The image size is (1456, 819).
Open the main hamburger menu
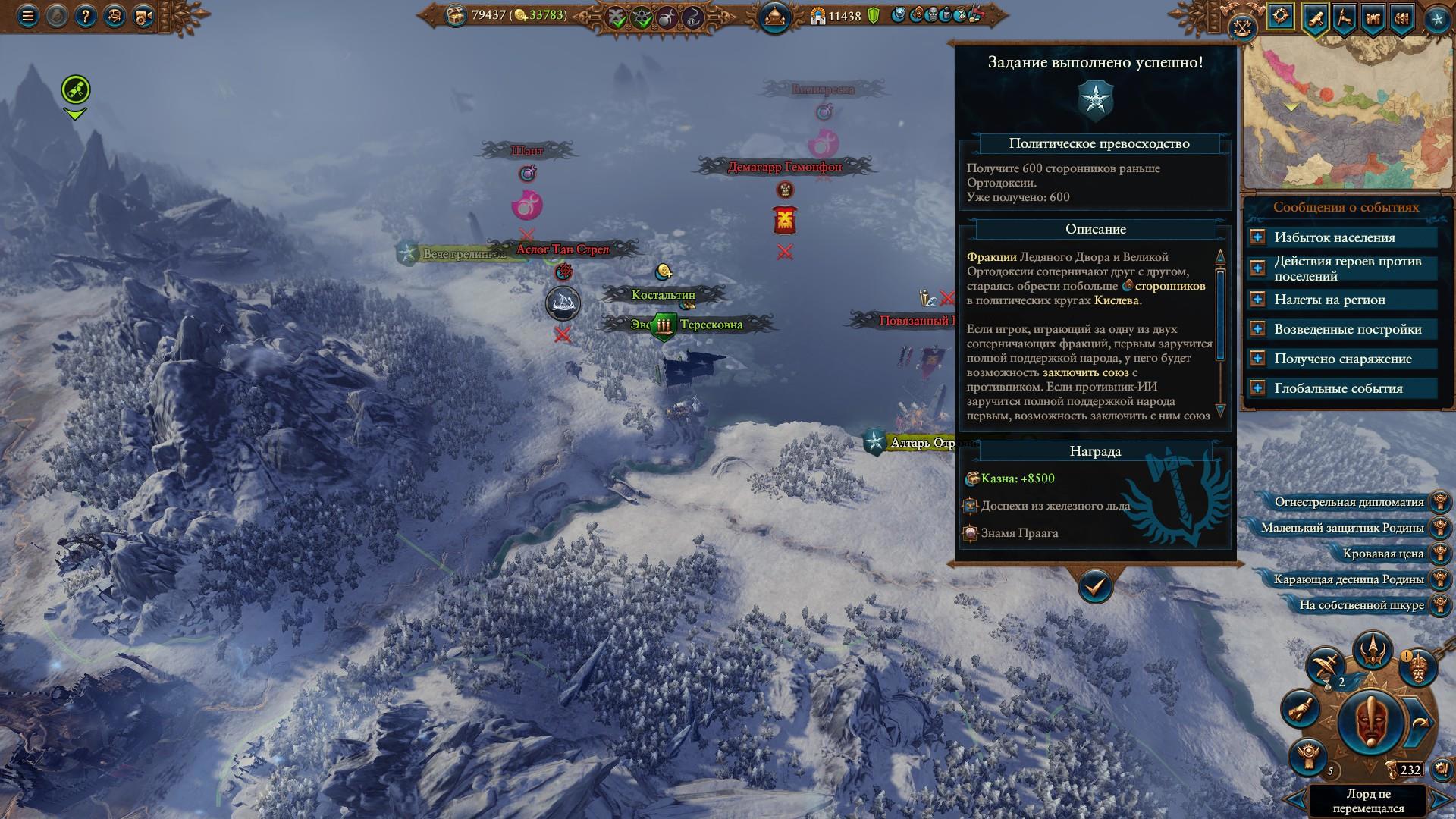(x=28, y=17)
